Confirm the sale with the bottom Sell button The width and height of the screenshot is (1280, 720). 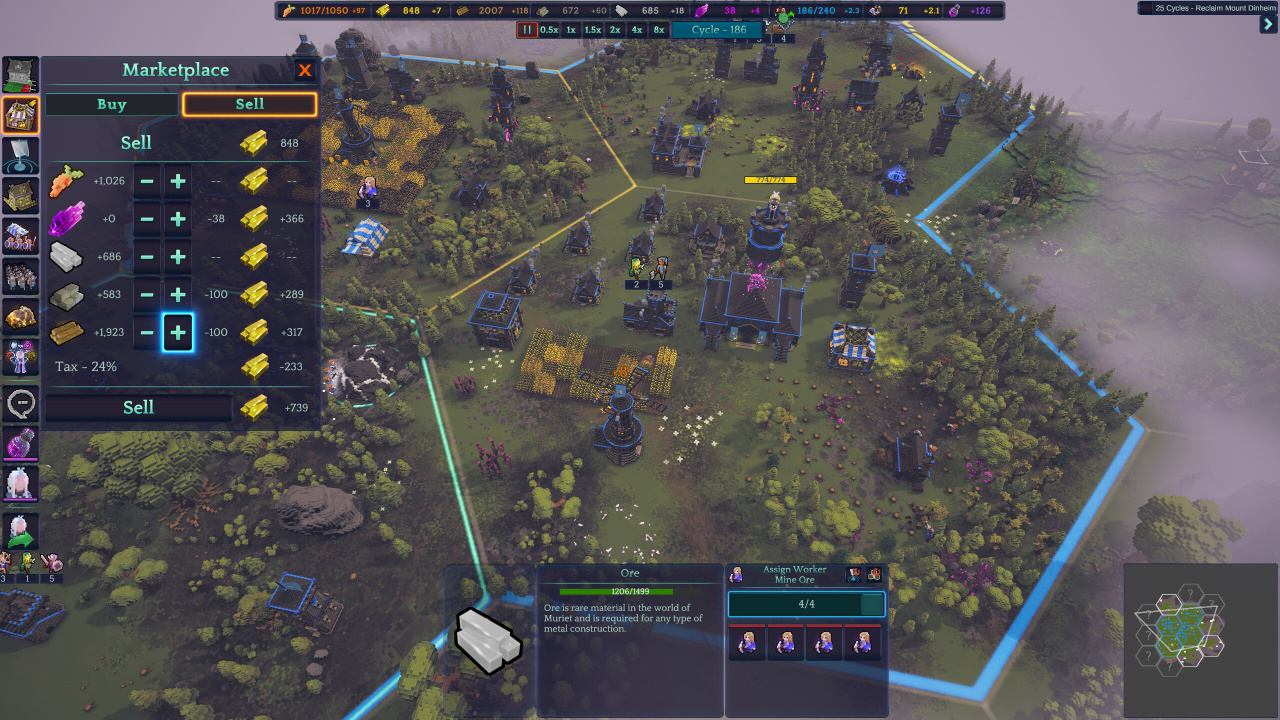click(x=138, y=407)
